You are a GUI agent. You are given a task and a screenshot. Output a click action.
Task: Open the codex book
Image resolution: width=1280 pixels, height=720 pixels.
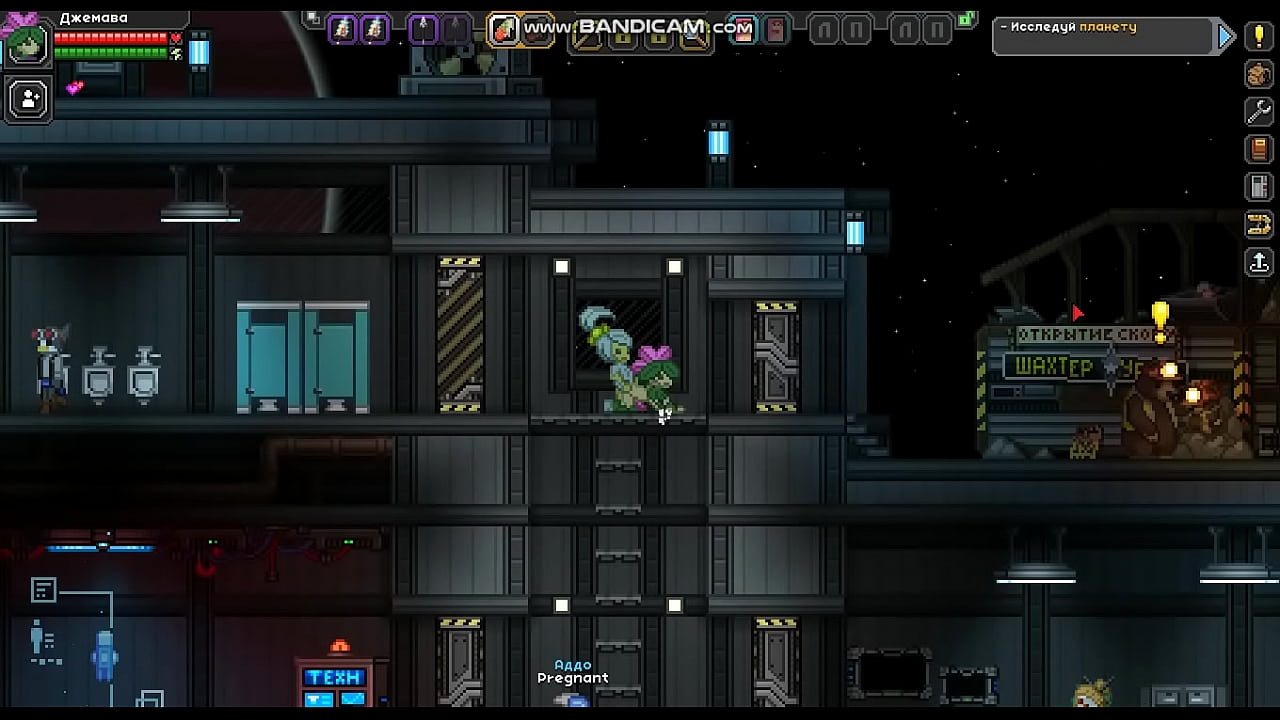(1258, 149)
